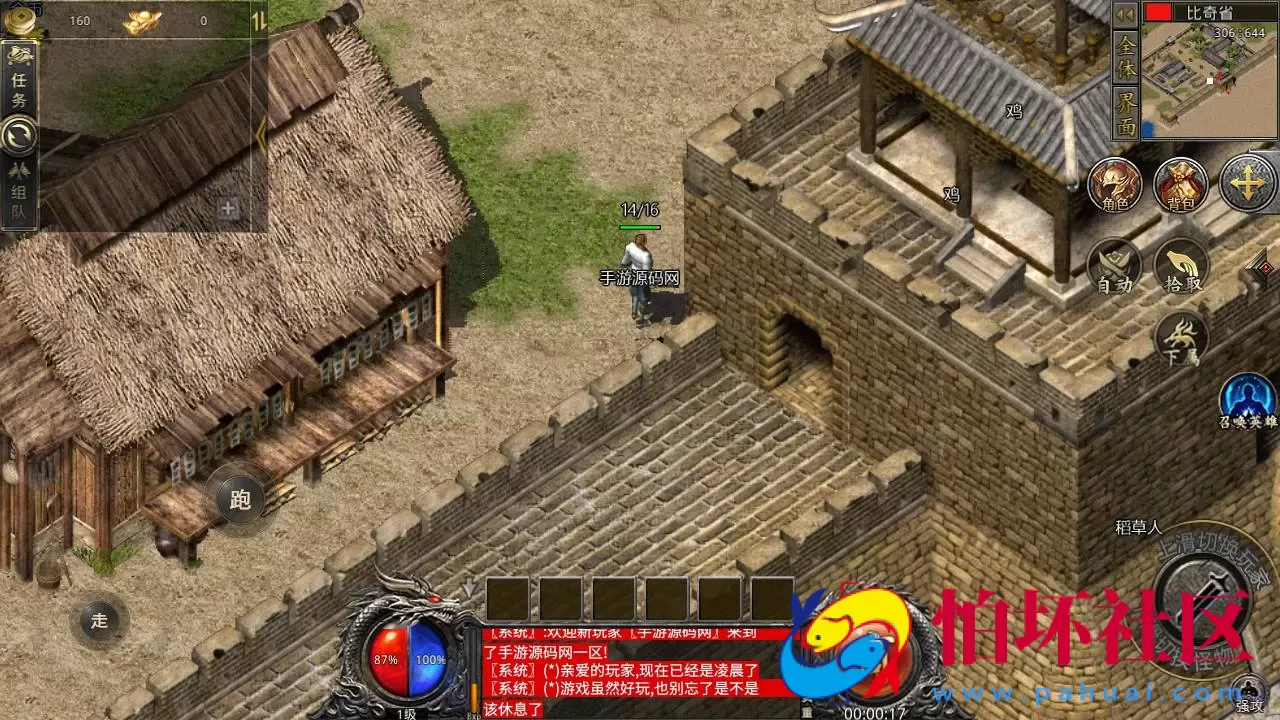
Task: Switch to 走 walking mode
Action: tap(98, 620)
